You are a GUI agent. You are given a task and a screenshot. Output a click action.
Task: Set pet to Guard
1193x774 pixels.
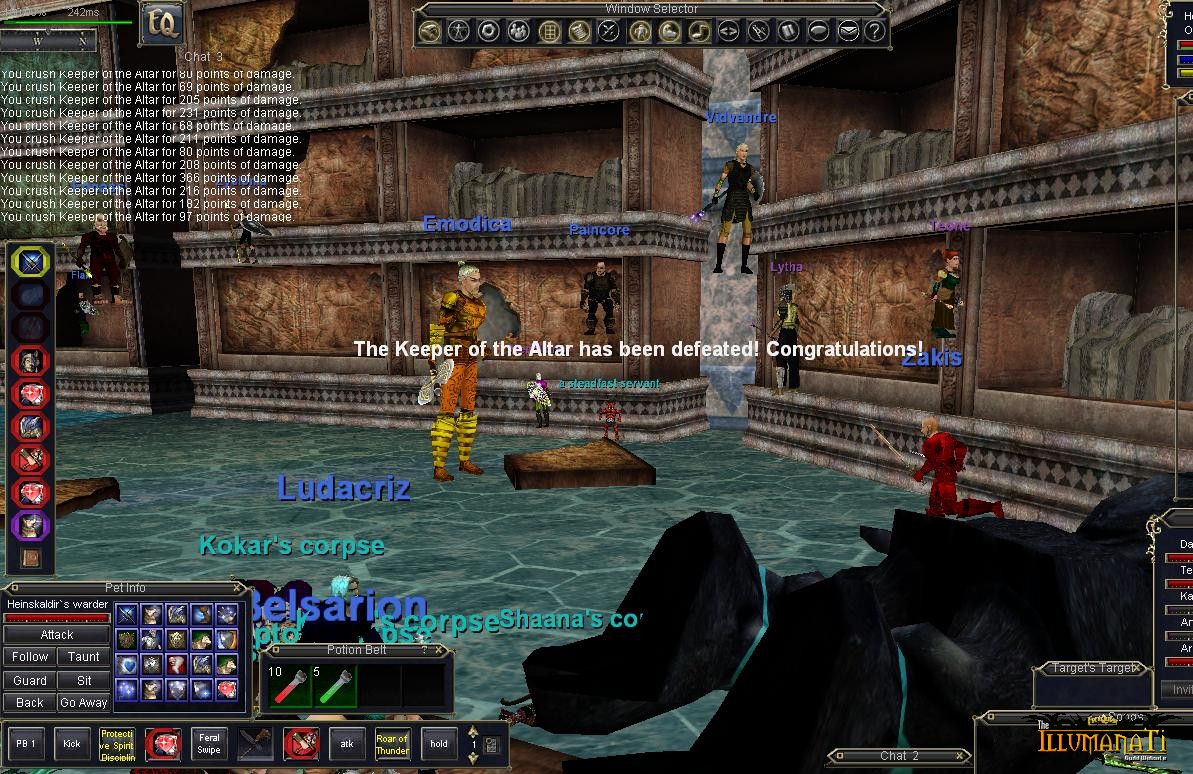[x=30, y=680]
